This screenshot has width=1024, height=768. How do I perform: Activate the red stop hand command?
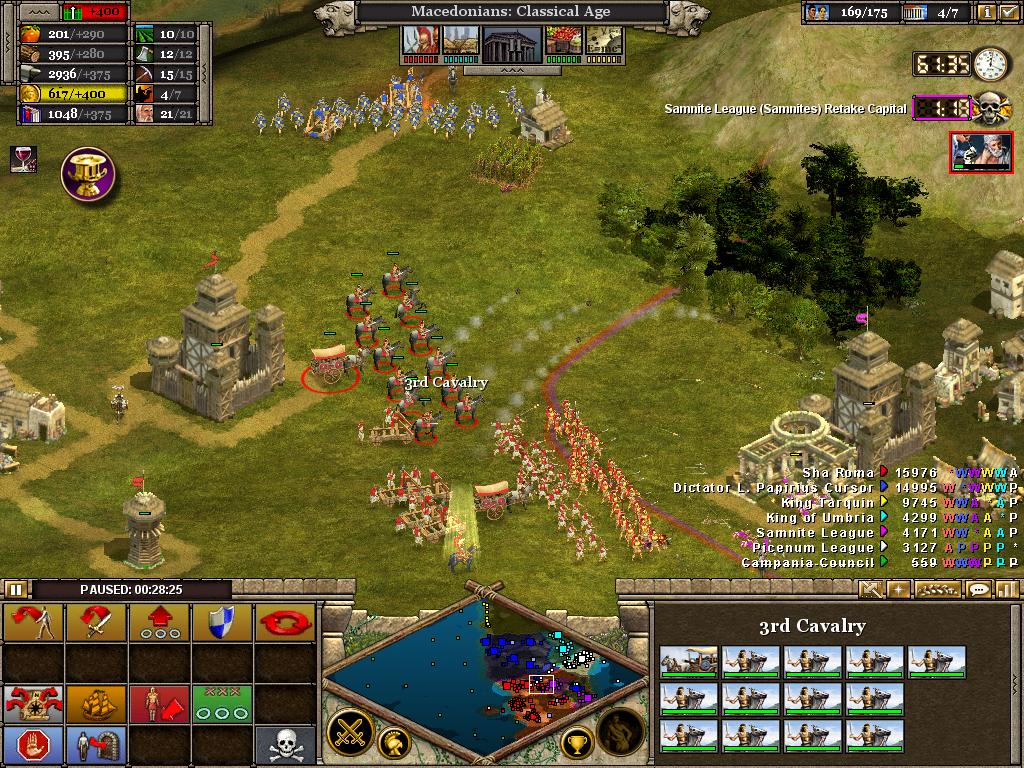(x=34, y=745)
